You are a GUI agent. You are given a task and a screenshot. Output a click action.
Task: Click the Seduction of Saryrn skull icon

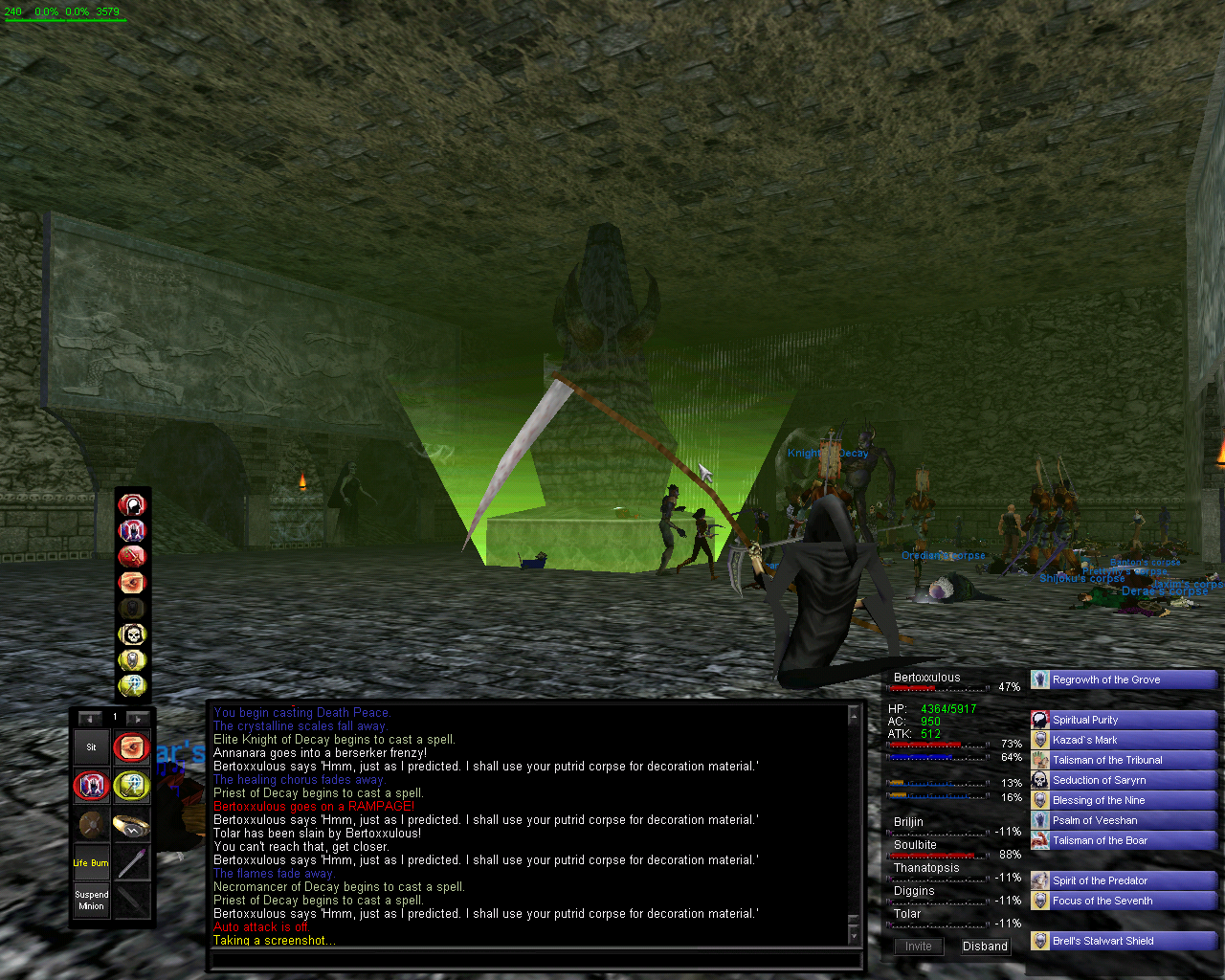(x=1039, y=780)
